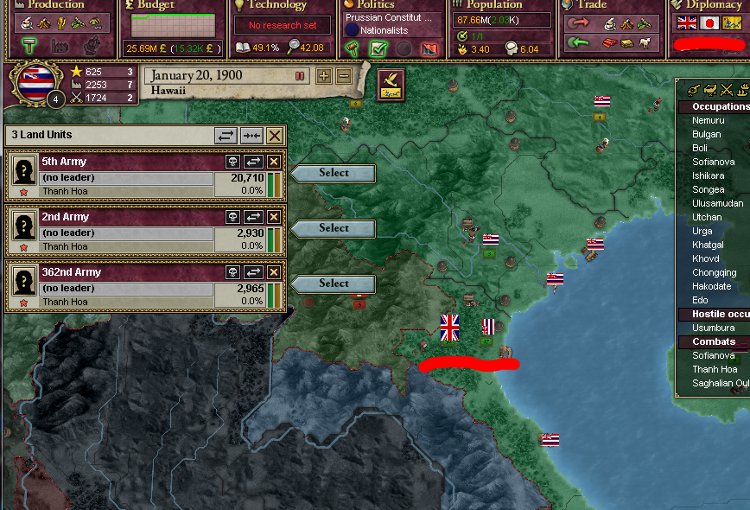Image resolution: width=750 pixels, height=510 pixels.
Task: Decrease game speed with the minus button
Action: tap(343, 77)
